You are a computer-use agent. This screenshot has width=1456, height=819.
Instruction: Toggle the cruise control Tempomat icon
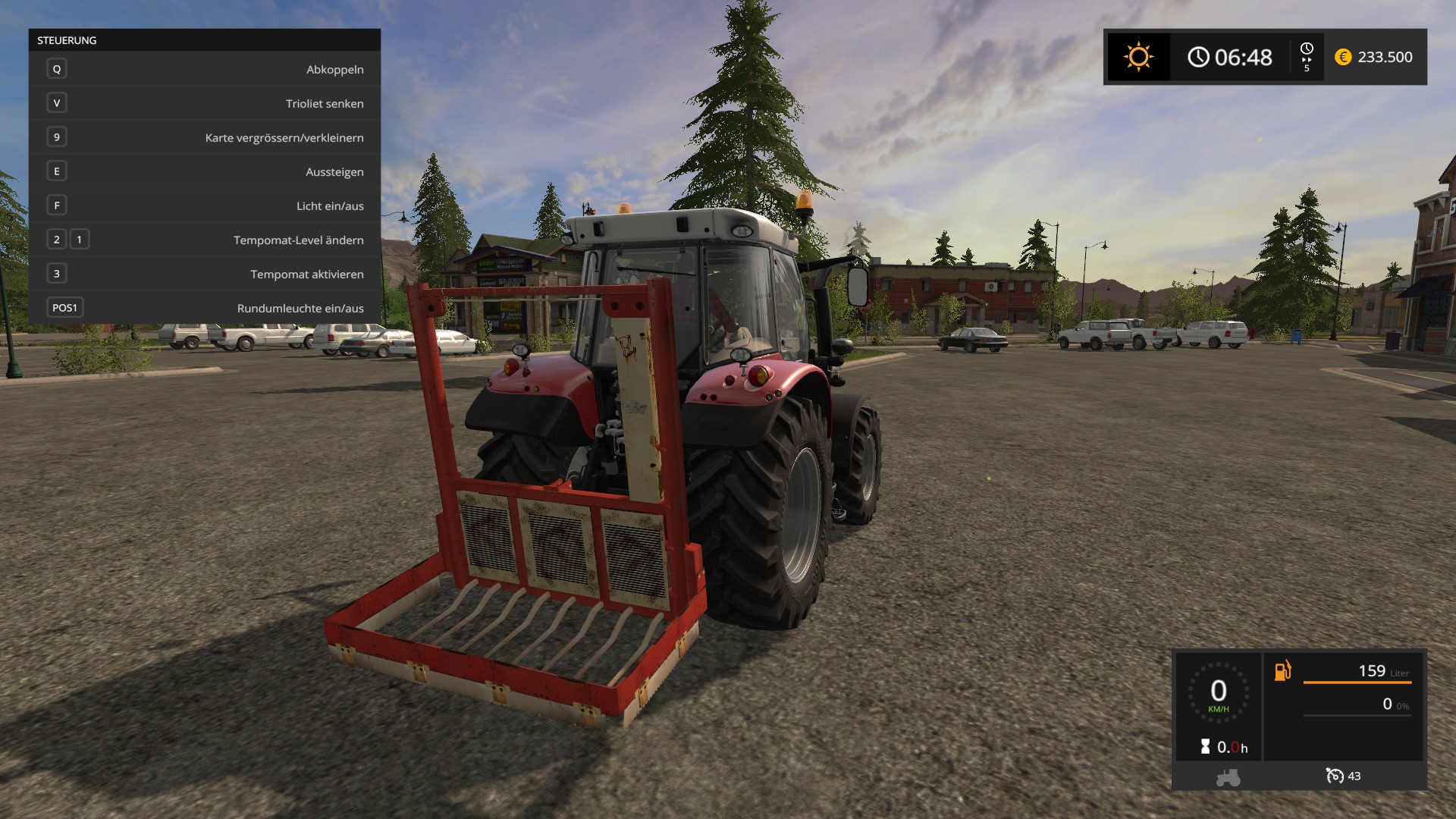pyautogui.click(x=1335, y=776)
